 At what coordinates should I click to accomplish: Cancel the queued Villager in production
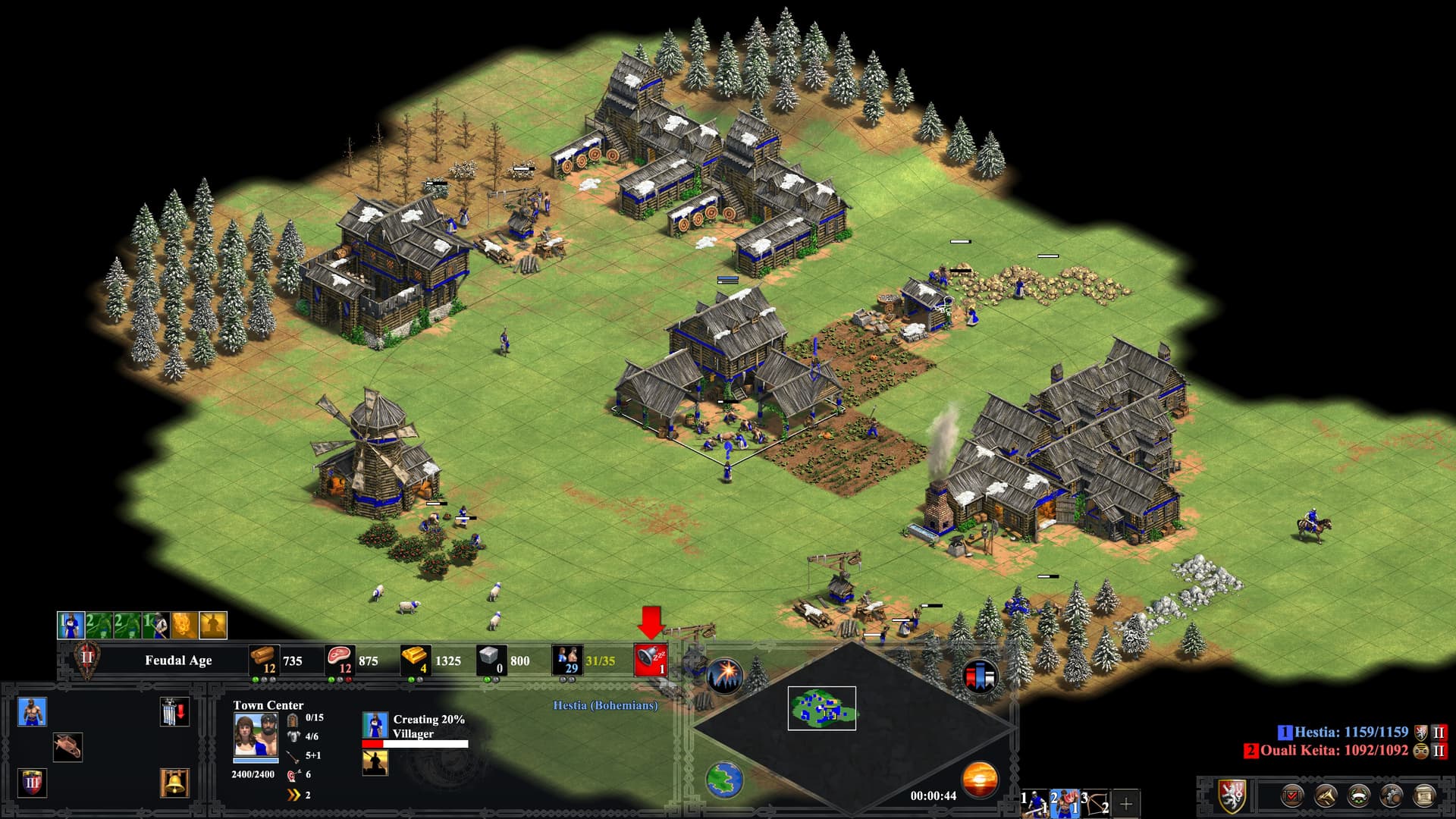pos(375,725)
